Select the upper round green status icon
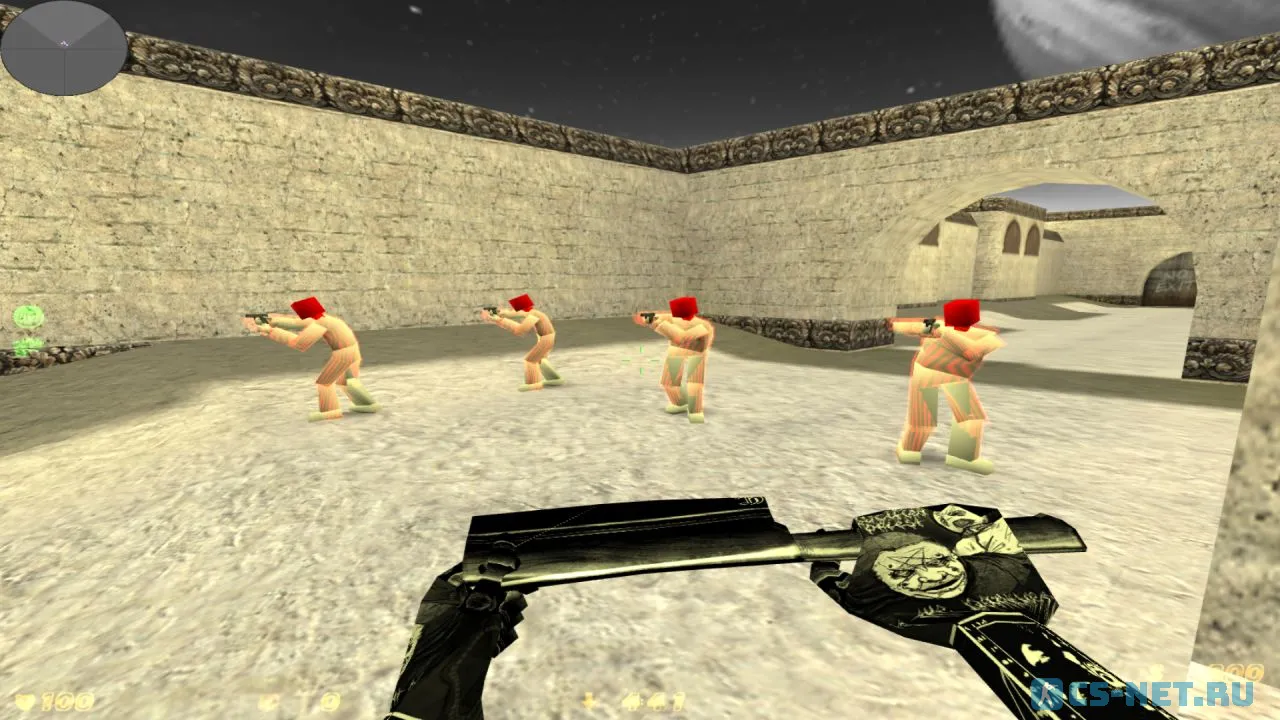 pos(29,318)
